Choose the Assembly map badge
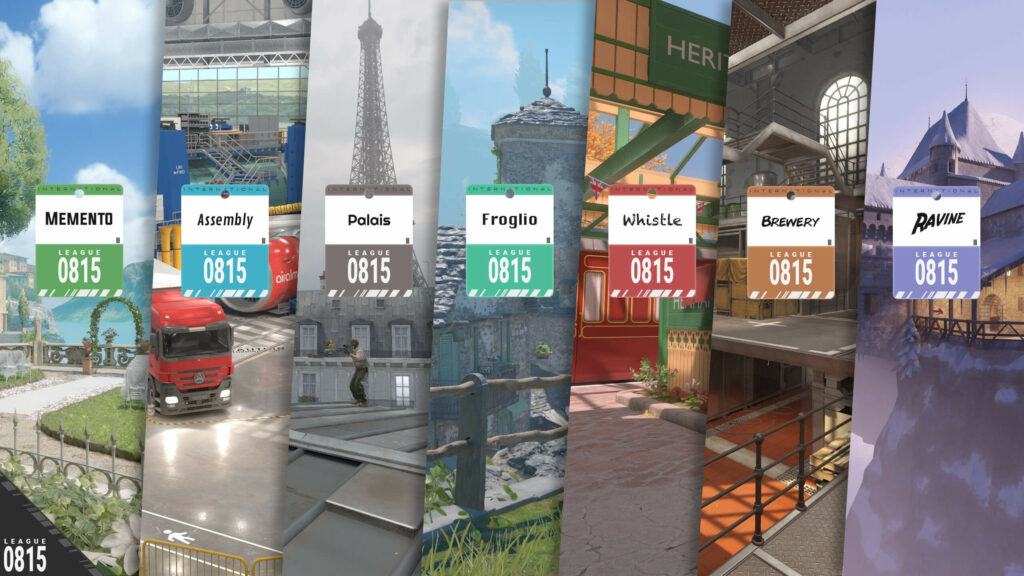The width and height of the screenshot is (1024, 576). tap(225, 241)
